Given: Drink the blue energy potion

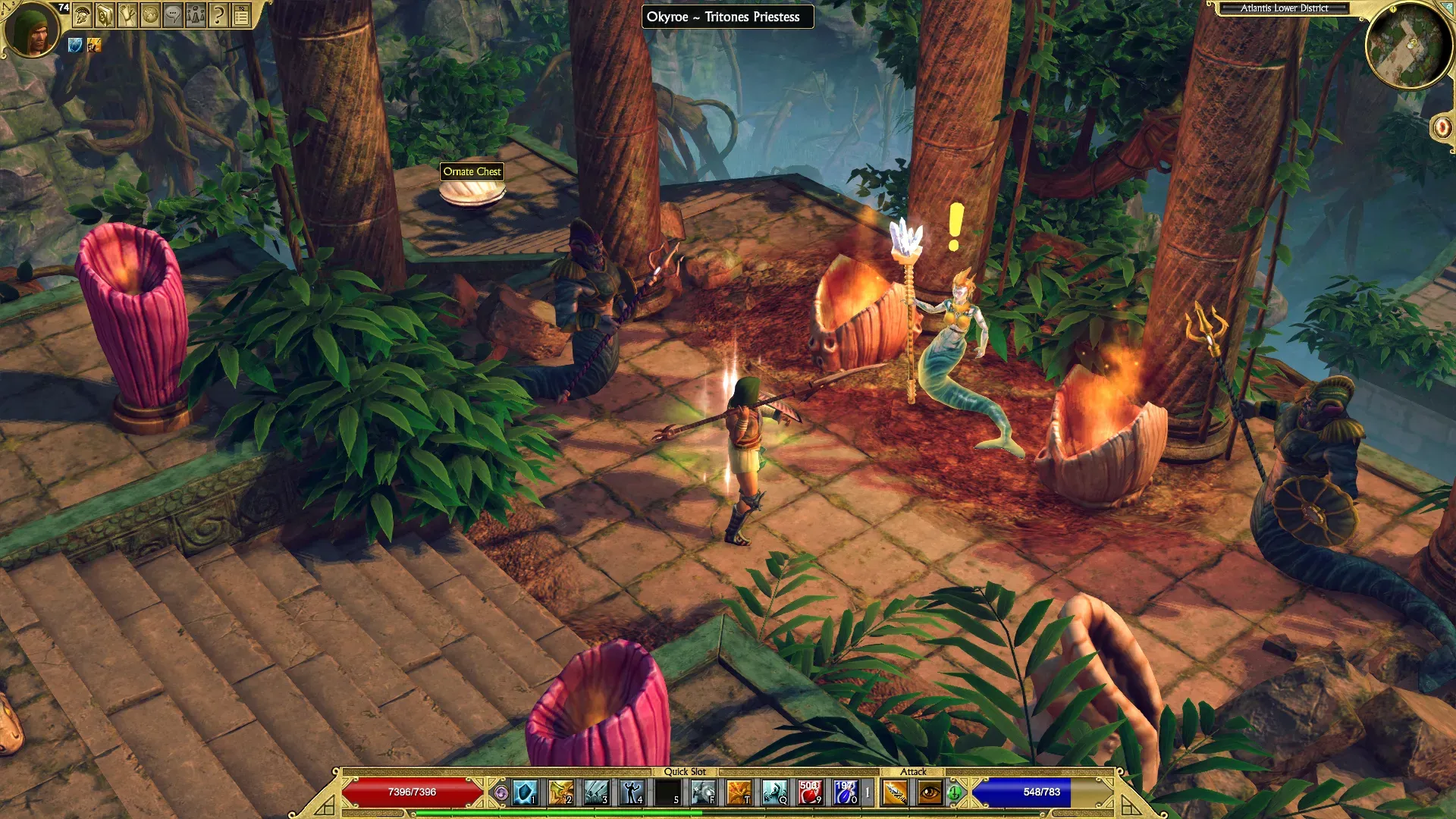Looking at the screenshot, I should tap(845, 793).
